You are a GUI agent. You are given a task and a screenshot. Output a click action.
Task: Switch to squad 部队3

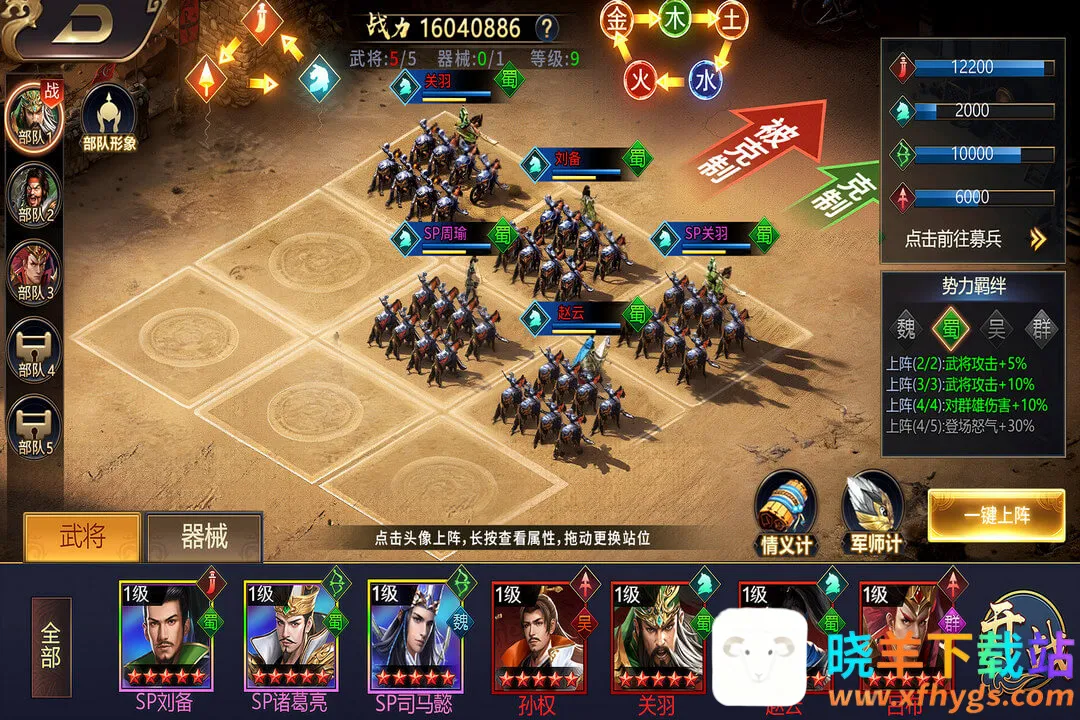pyautogui.click(x=33, y=270)
